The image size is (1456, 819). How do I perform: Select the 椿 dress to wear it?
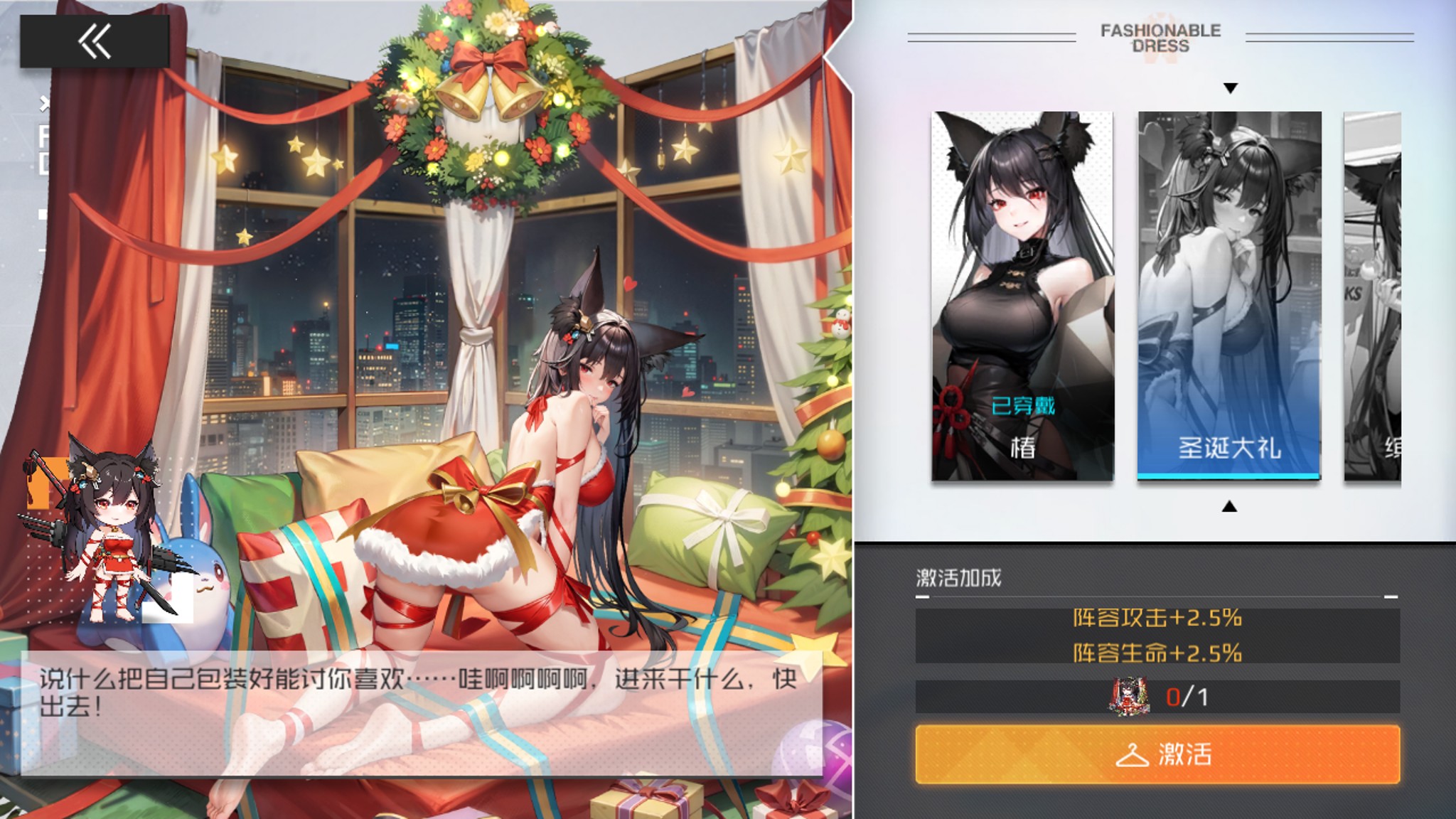(1022, 295)
